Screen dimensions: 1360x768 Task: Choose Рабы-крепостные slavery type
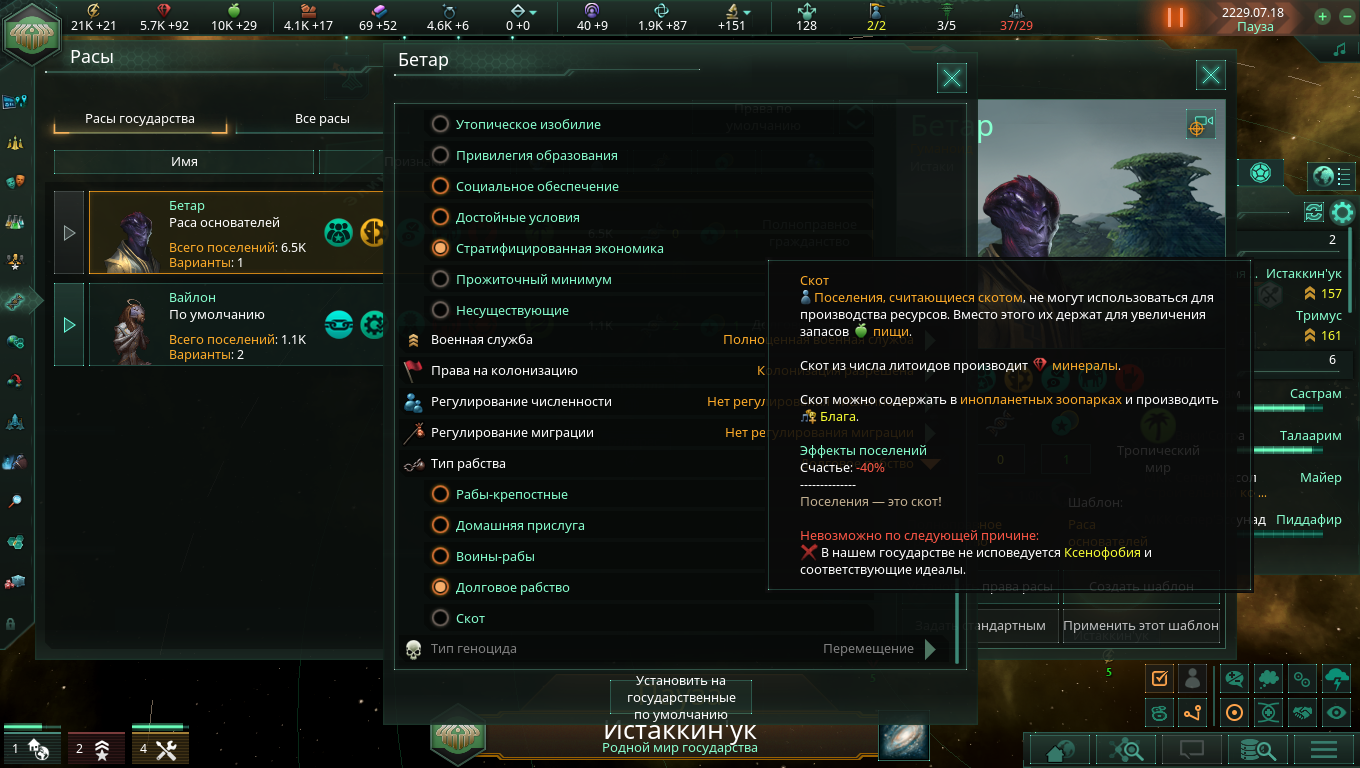pyautogui.click(x=440, y=495)
